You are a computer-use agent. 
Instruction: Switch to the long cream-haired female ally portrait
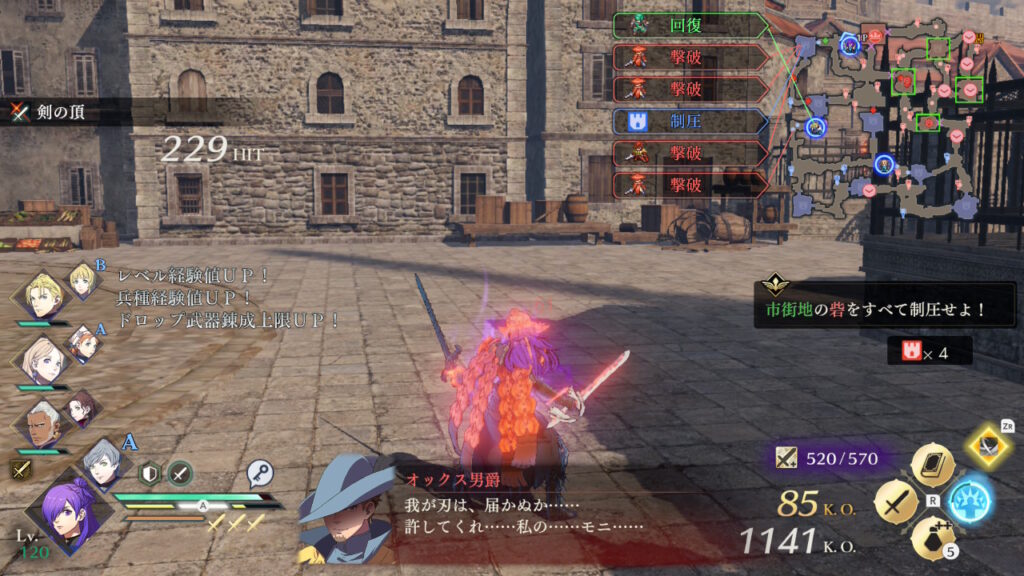tap(42, 357)
